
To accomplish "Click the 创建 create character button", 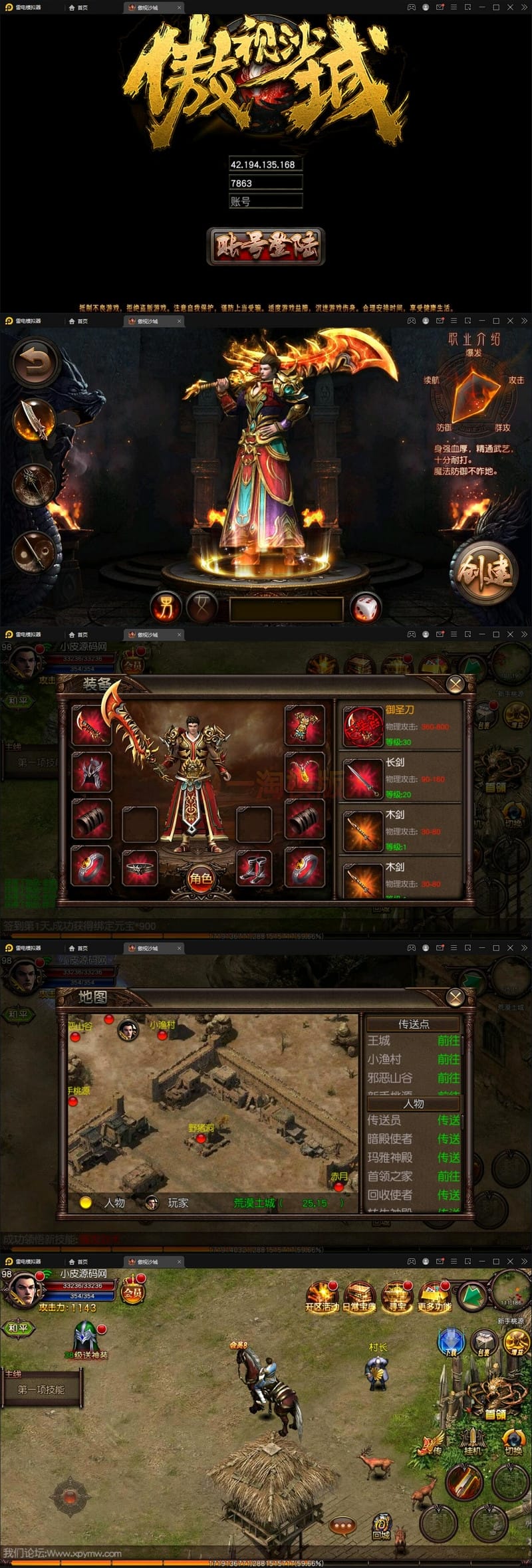I will (x=485, y=571).
